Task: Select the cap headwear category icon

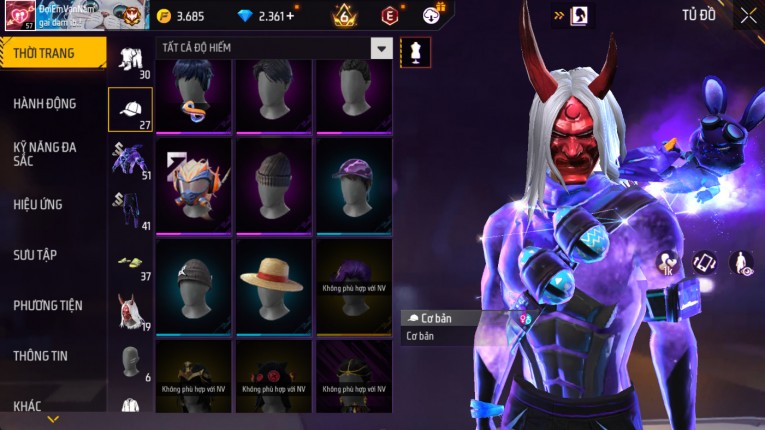Action: pos(130,110)
